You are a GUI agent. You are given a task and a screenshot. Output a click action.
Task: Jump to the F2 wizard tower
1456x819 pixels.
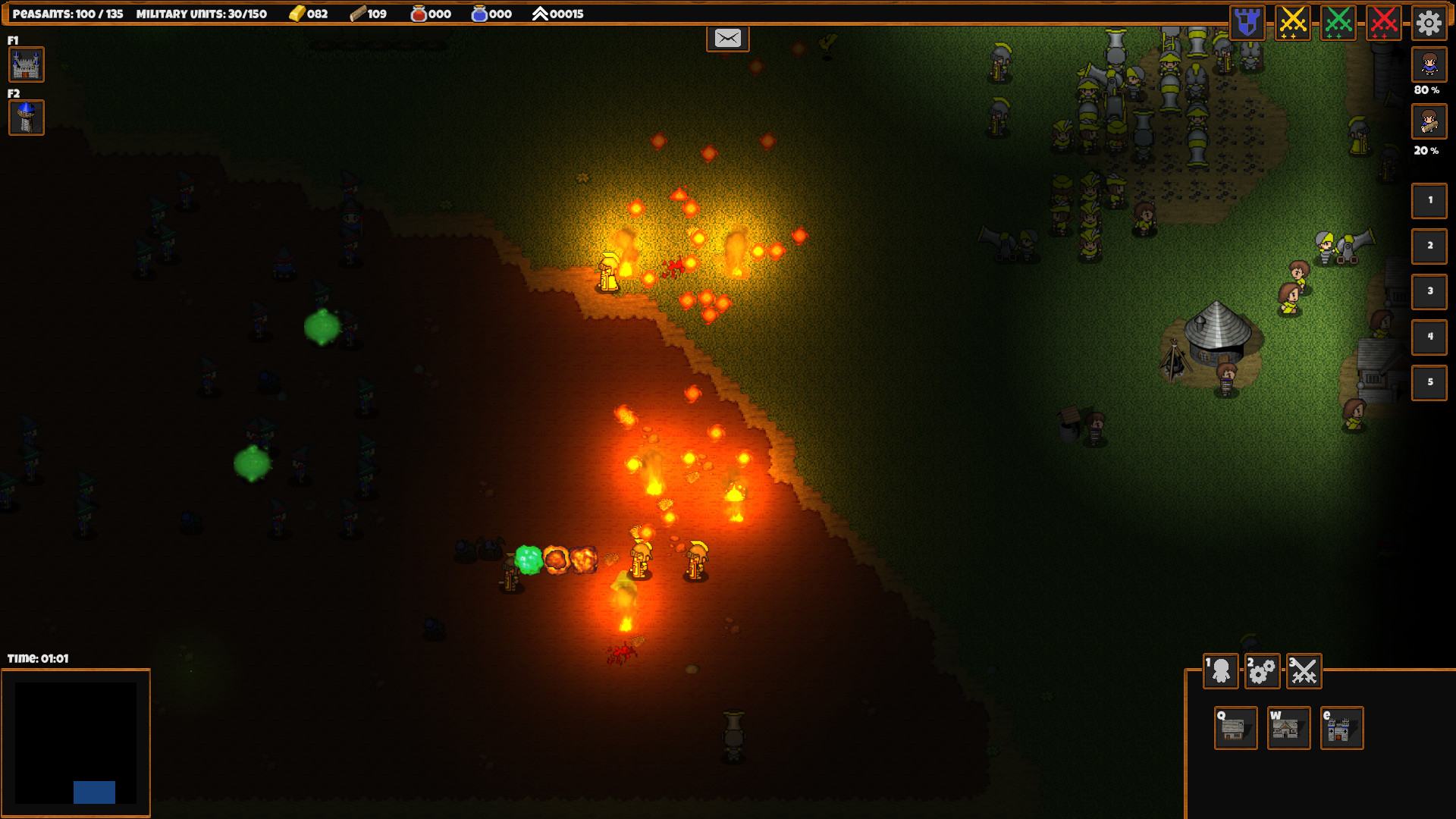[x=27, y=118]
